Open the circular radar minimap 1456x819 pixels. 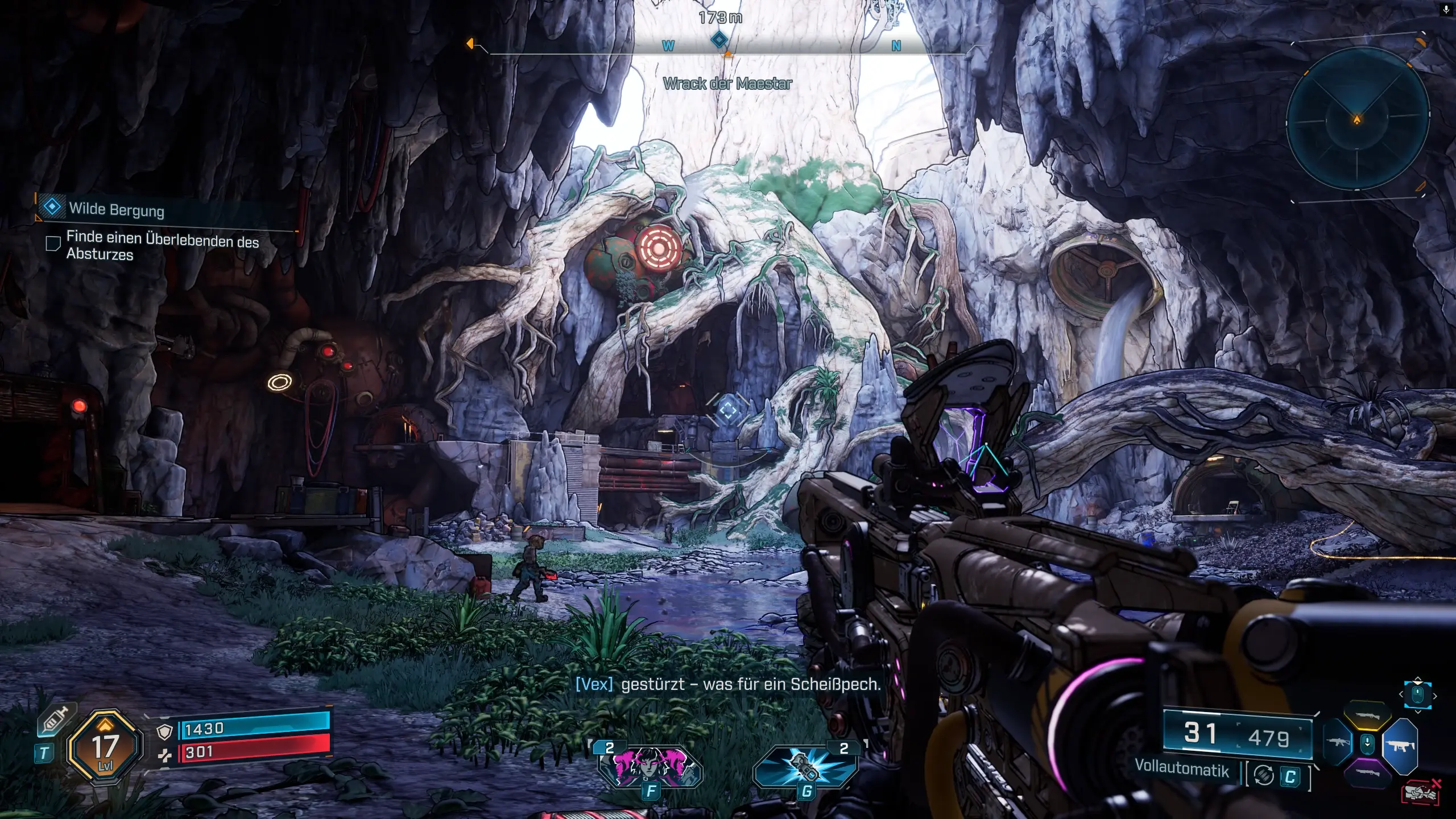pyautogui.click(x=1357, y=119)
